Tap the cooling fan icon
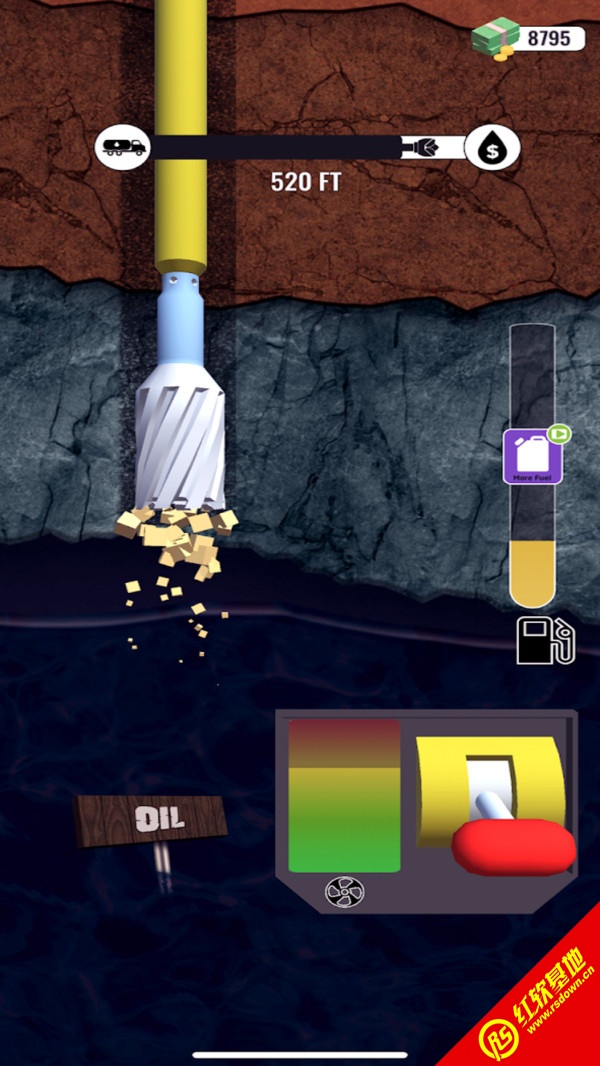 coord(345,892)
